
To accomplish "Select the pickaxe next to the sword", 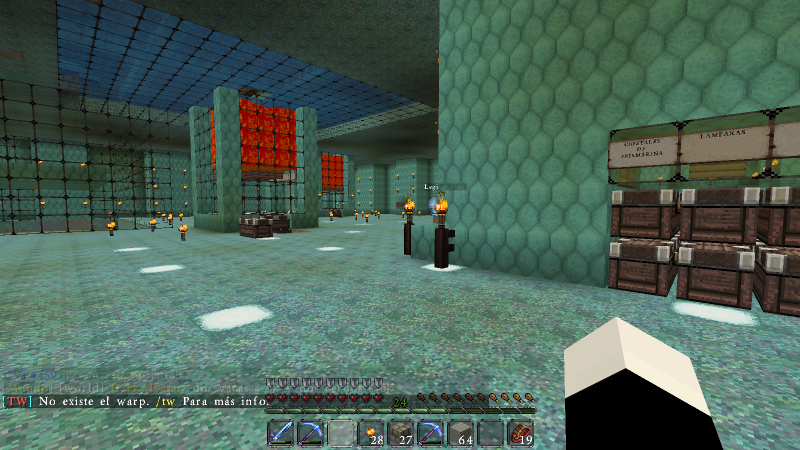I will coord(312,434).
